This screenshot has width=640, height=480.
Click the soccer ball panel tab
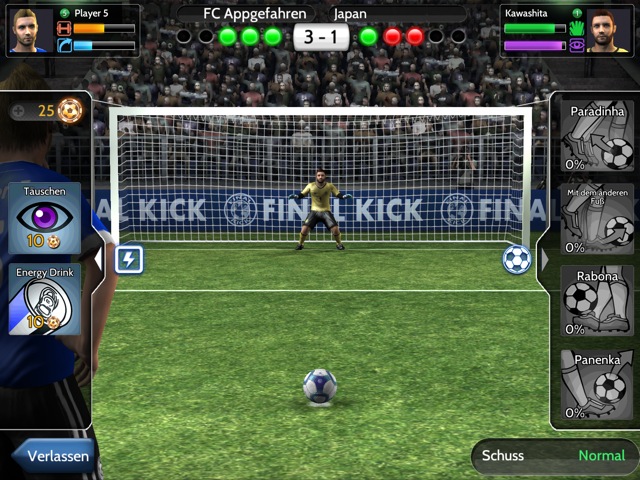pyautogui.click(x=516, y=259)
